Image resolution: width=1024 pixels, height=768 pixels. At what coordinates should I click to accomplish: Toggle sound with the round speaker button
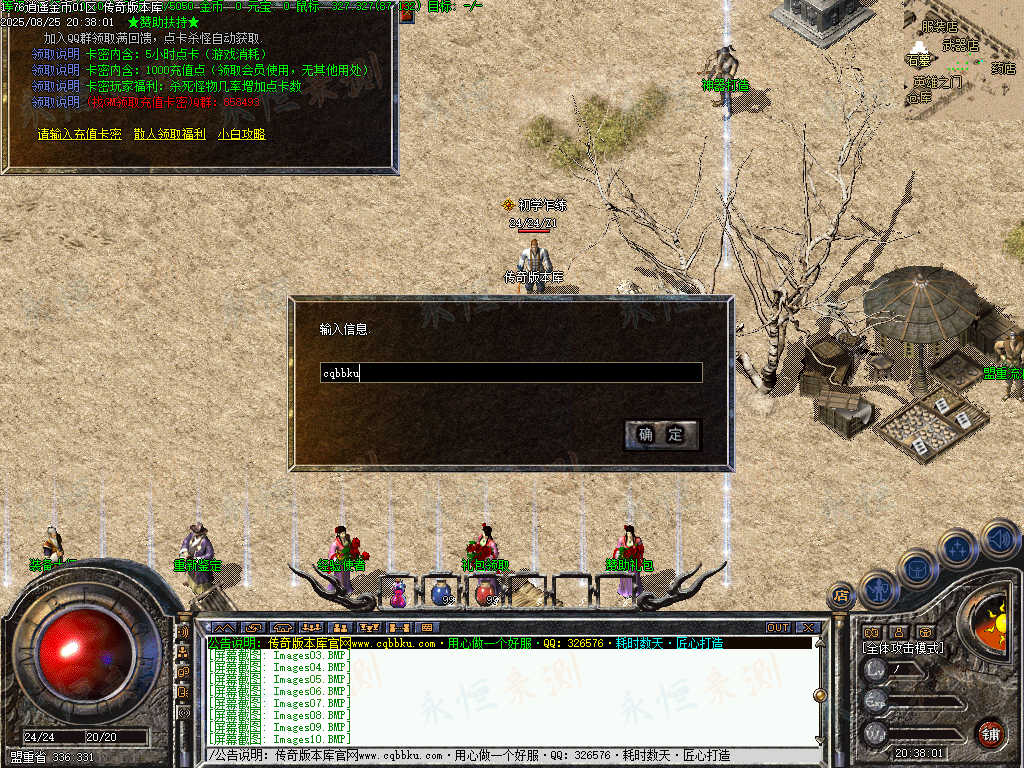pos(998,539)
